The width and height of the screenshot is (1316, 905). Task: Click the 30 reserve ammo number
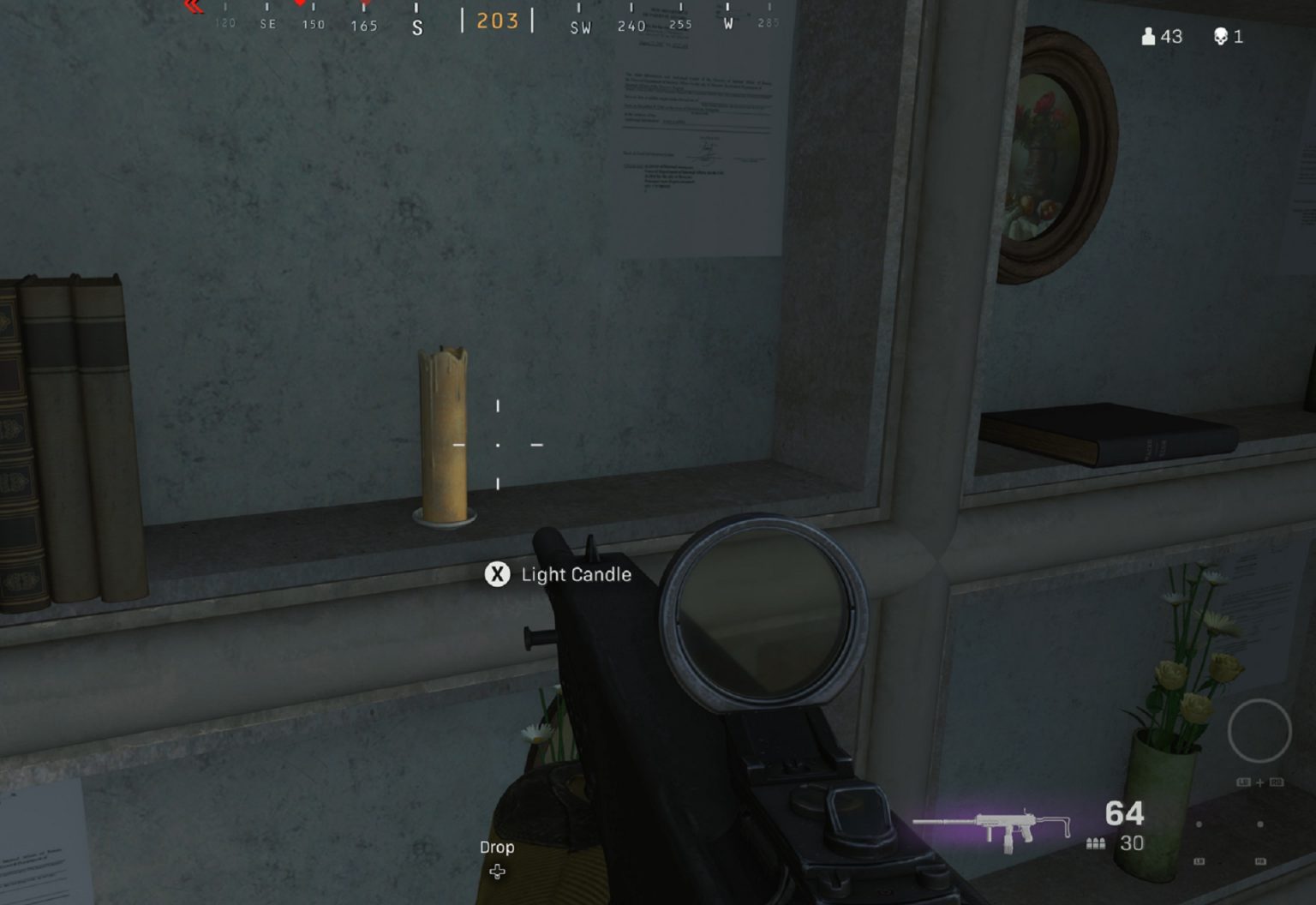click(1133, 844)
